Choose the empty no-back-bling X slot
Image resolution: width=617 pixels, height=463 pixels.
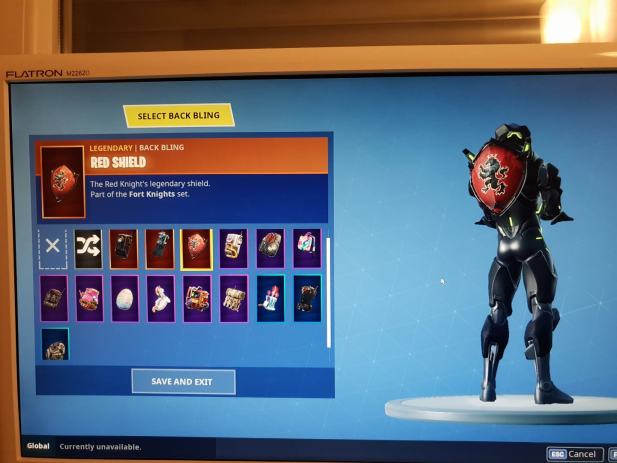(53, 246)
